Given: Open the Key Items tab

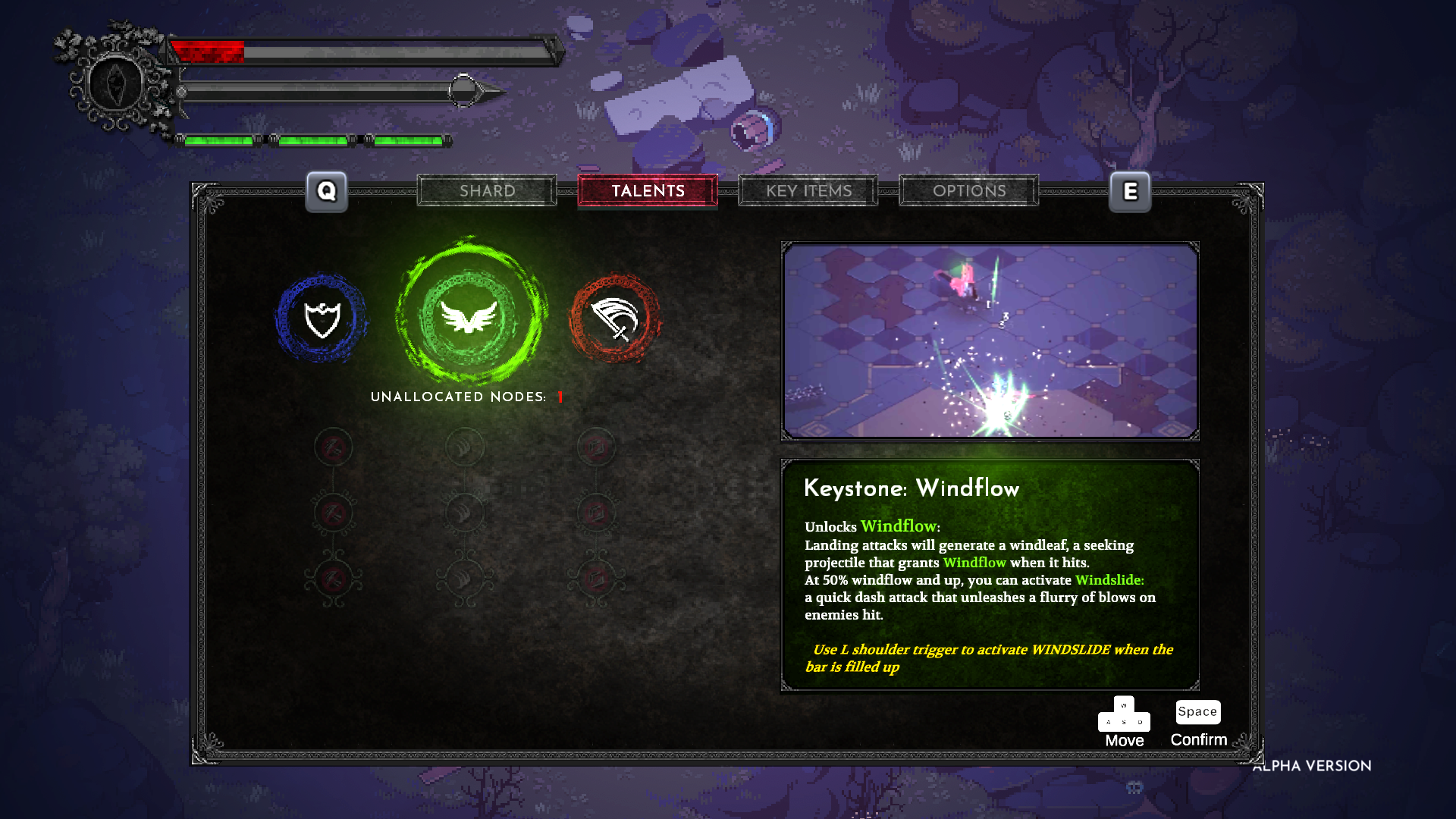Looking at the screenshot, I should [x=808, y=191].
